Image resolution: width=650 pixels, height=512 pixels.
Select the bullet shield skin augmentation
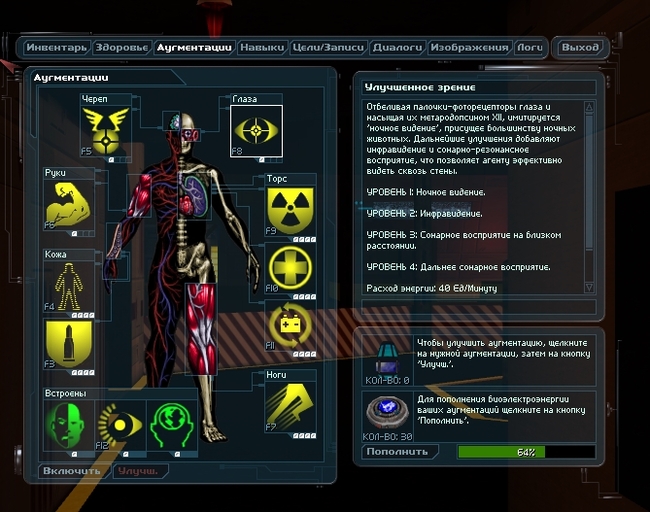(69, 343)
